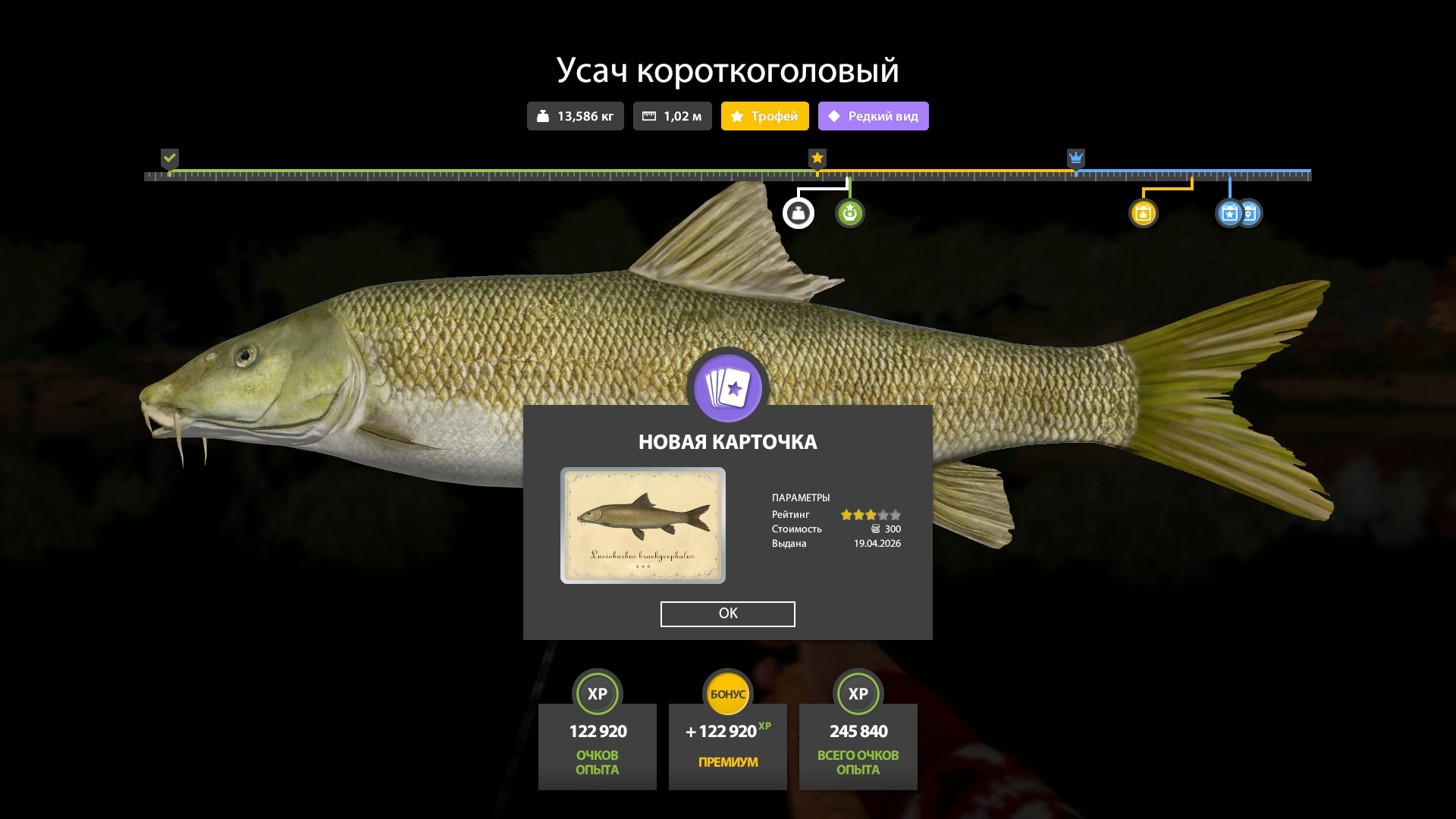The height and width of the screenshot is (819, 1456).
Task: Select the blue crown marker on the scale
Action: pos(1076,158)
